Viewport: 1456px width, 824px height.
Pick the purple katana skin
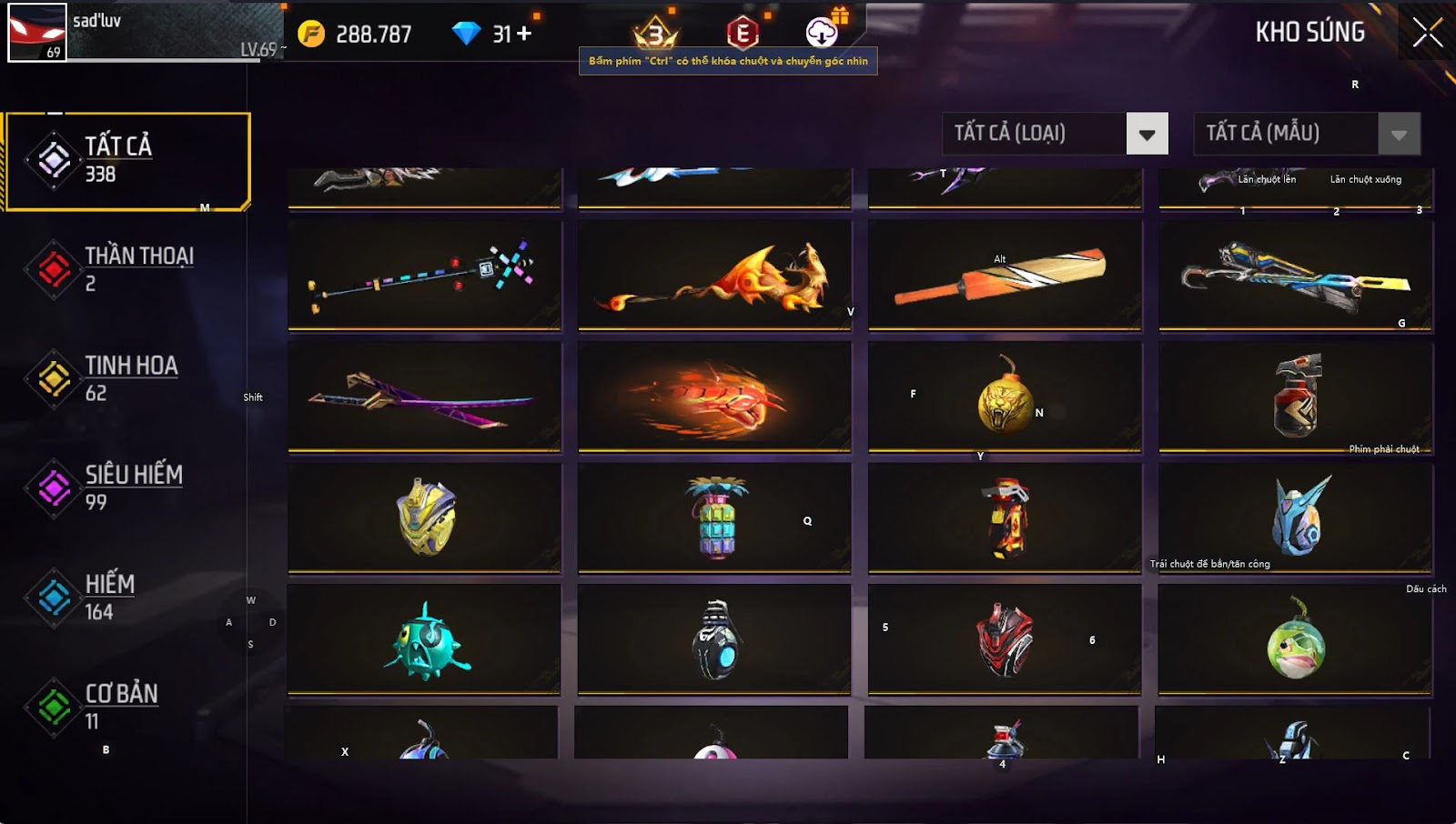(x=424, y=397)
